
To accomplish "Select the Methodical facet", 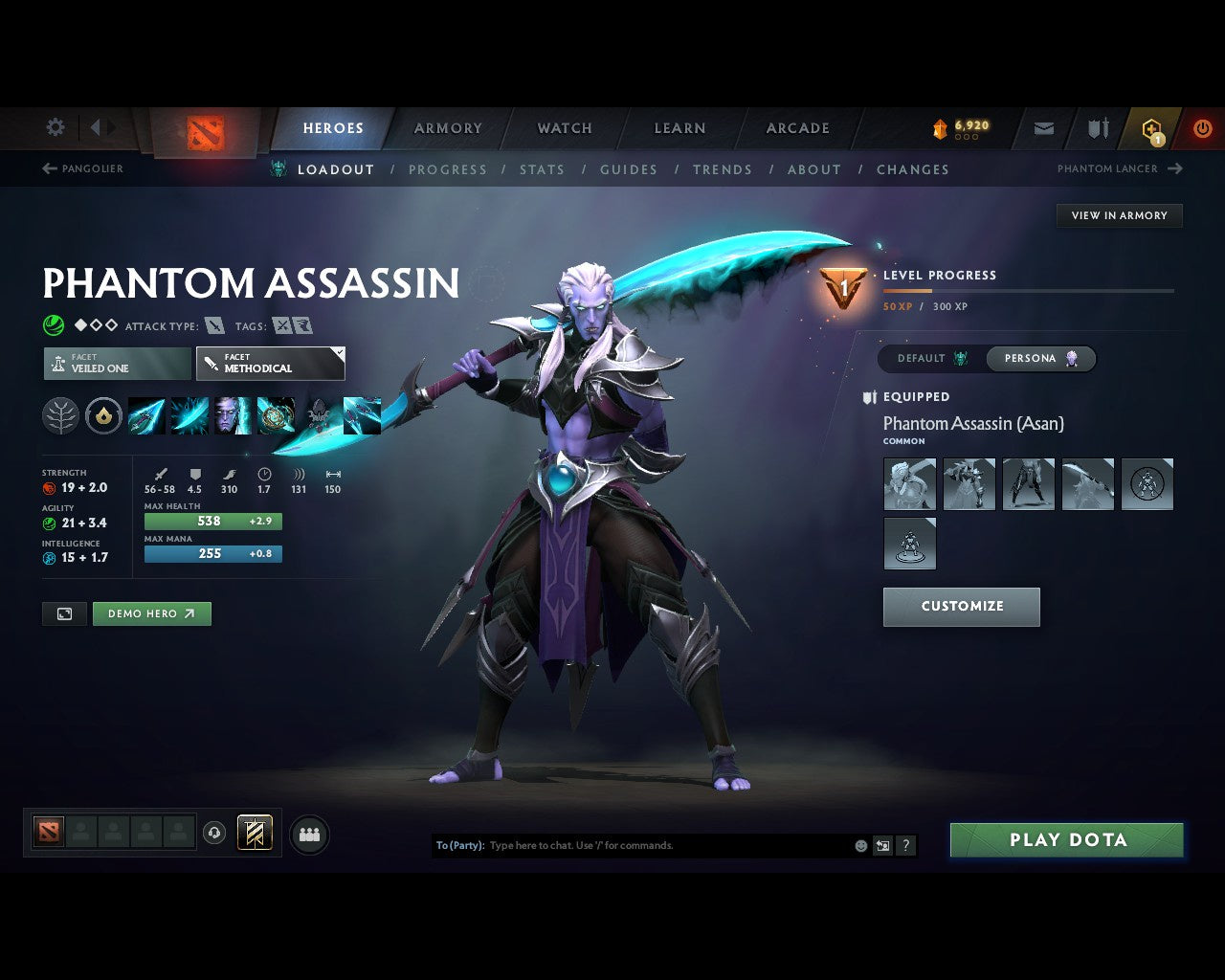I will click(x=270, y=364).
